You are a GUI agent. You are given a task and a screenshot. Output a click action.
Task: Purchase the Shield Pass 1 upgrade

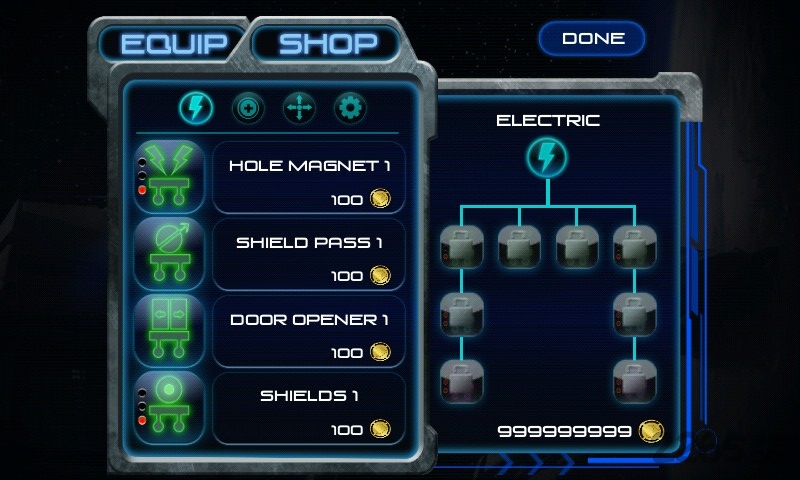point(309,255)
